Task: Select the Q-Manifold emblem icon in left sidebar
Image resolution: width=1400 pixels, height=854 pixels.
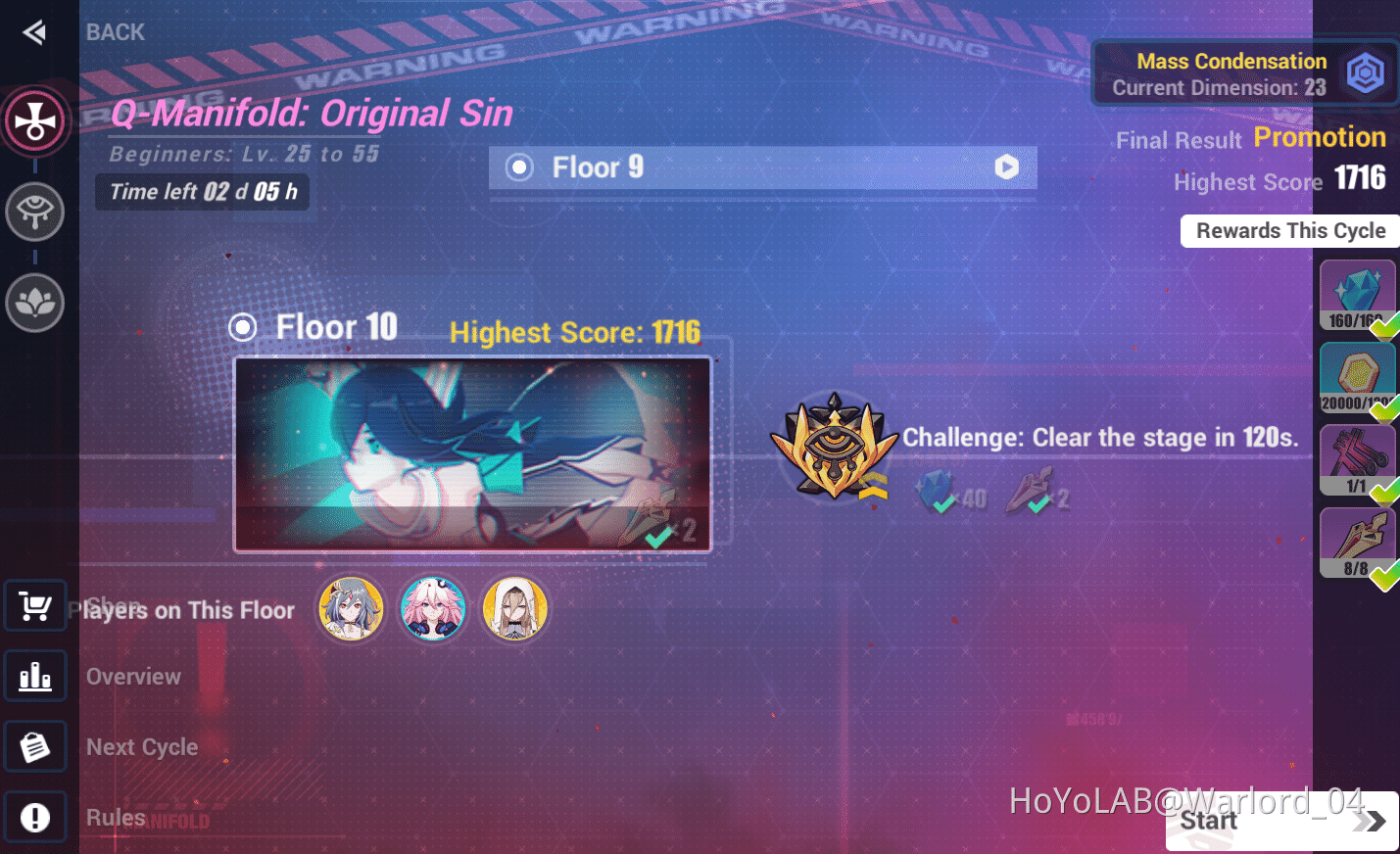Action: (35, 120)
